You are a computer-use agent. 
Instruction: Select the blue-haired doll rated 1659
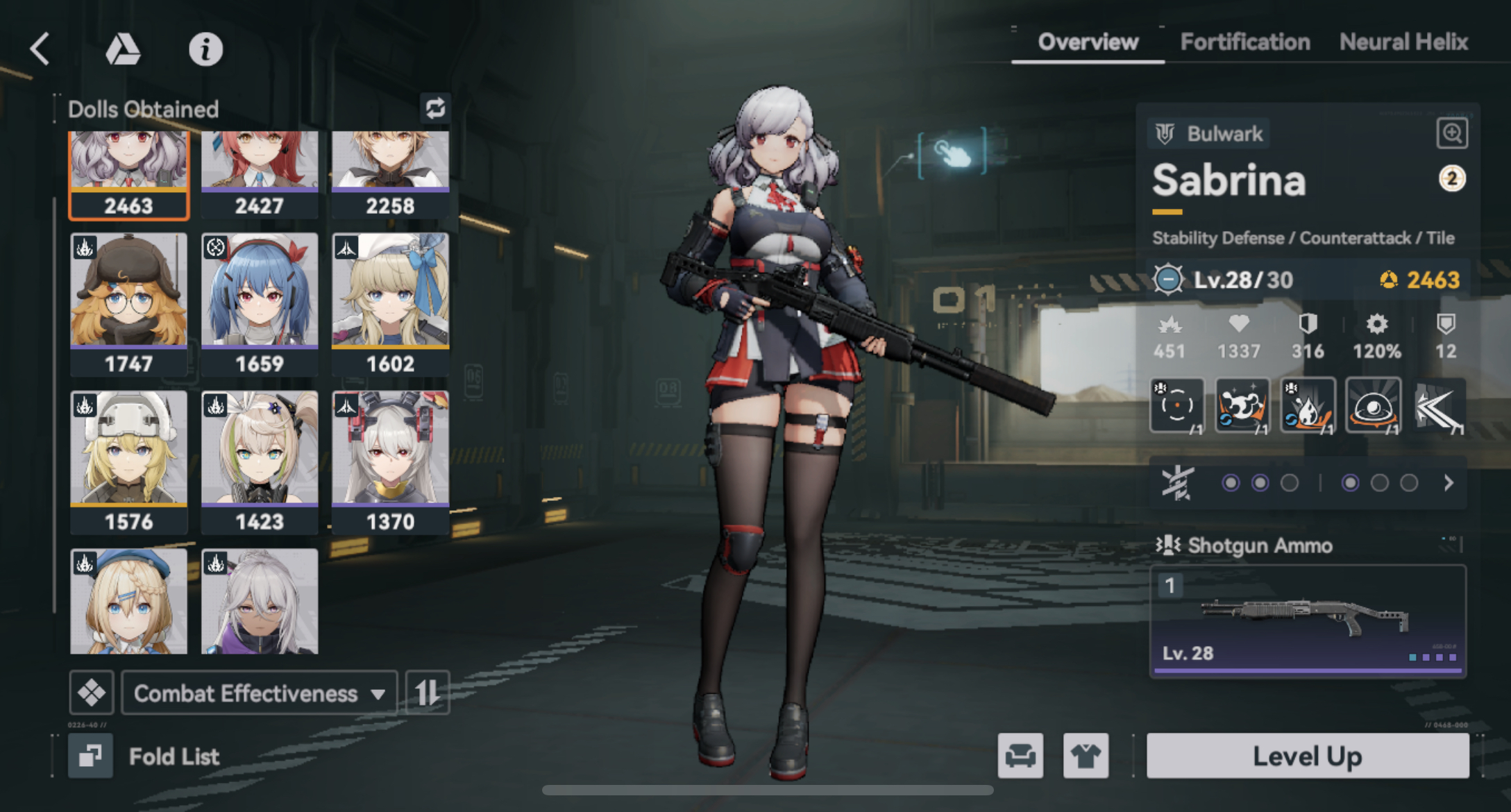(x=260, y=303)
